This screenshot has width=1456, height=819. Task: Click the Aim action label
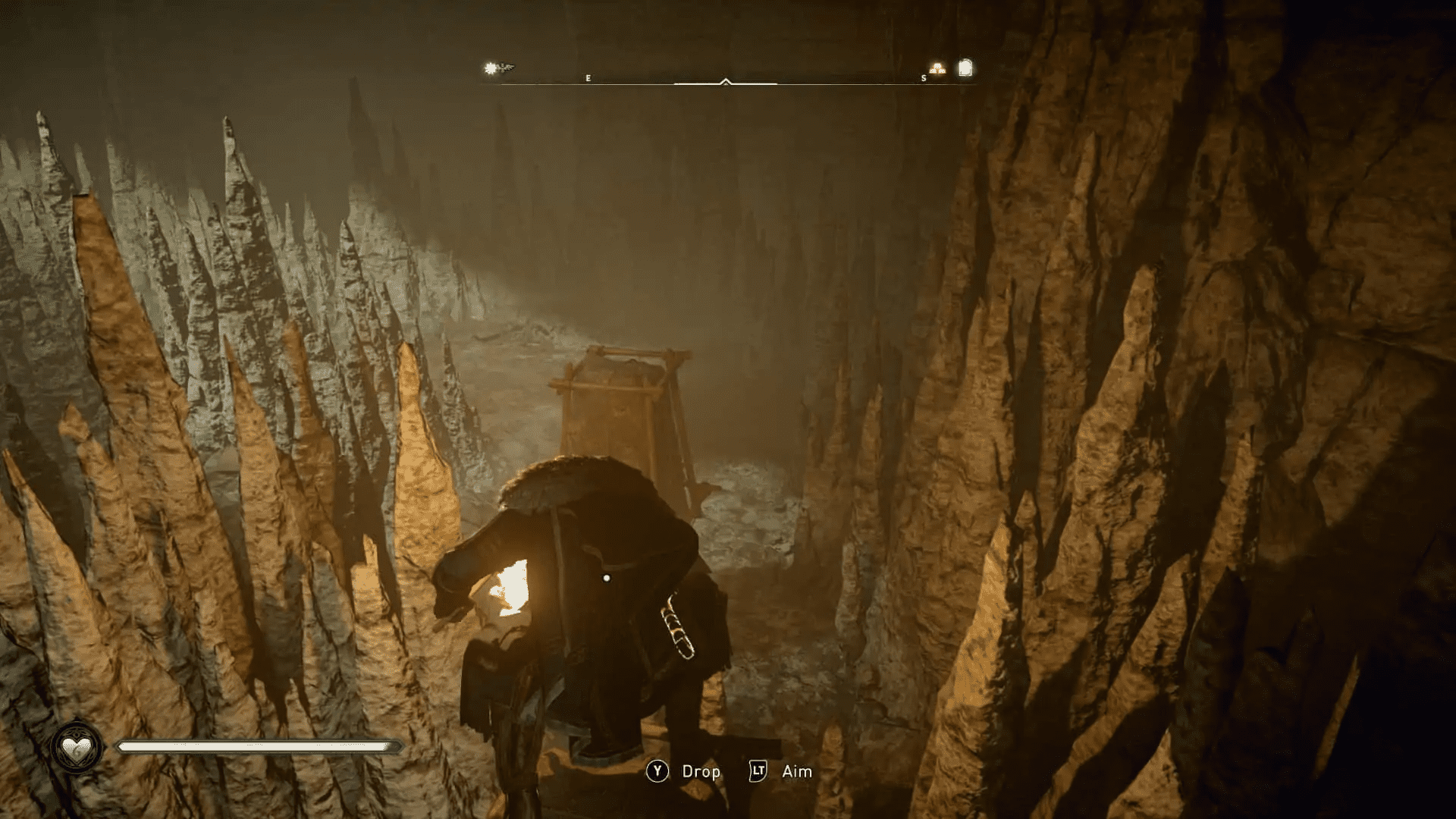[795, 771]
